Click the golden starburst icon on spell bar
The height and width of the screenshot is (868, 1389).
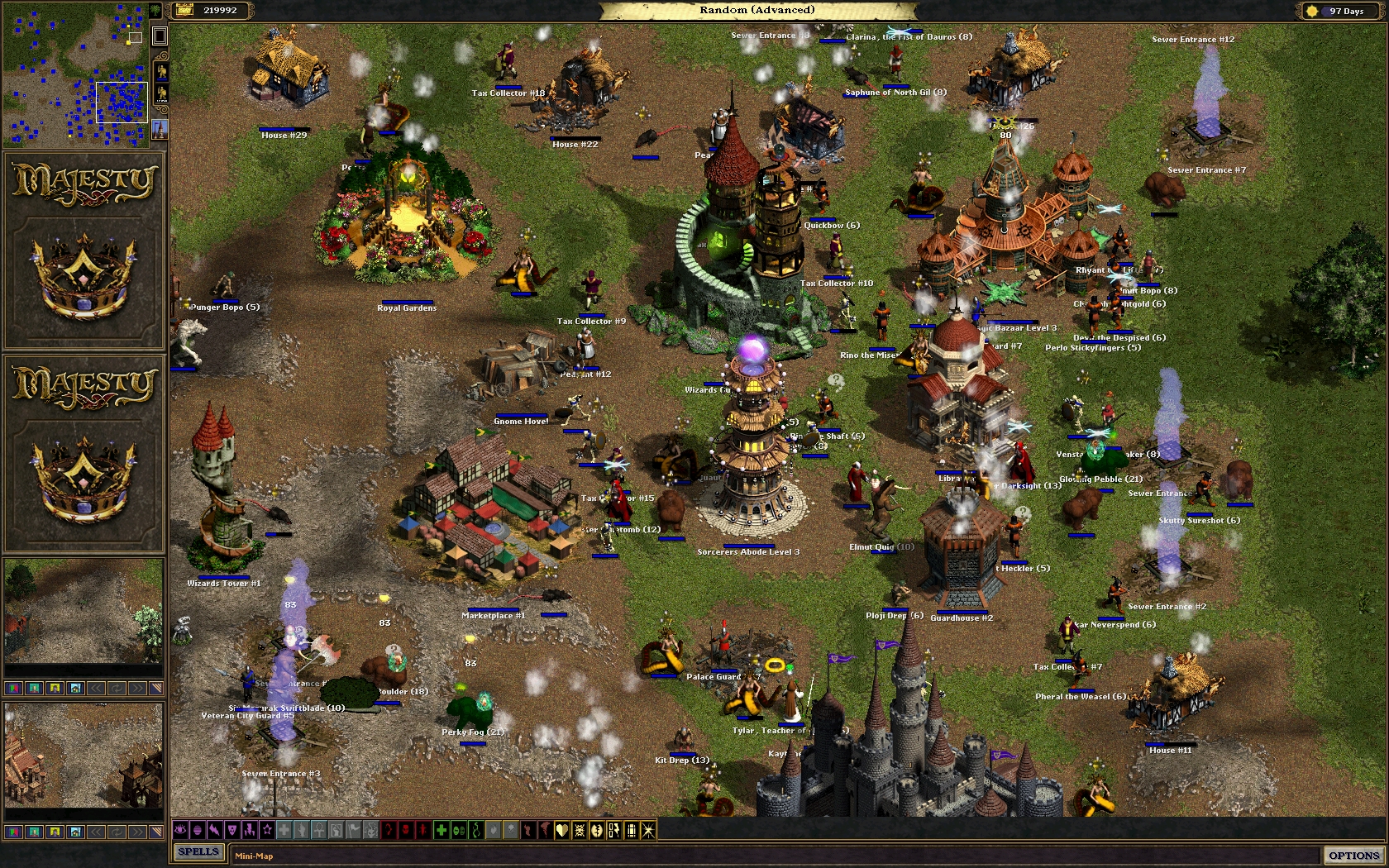[x=647, y=831]
